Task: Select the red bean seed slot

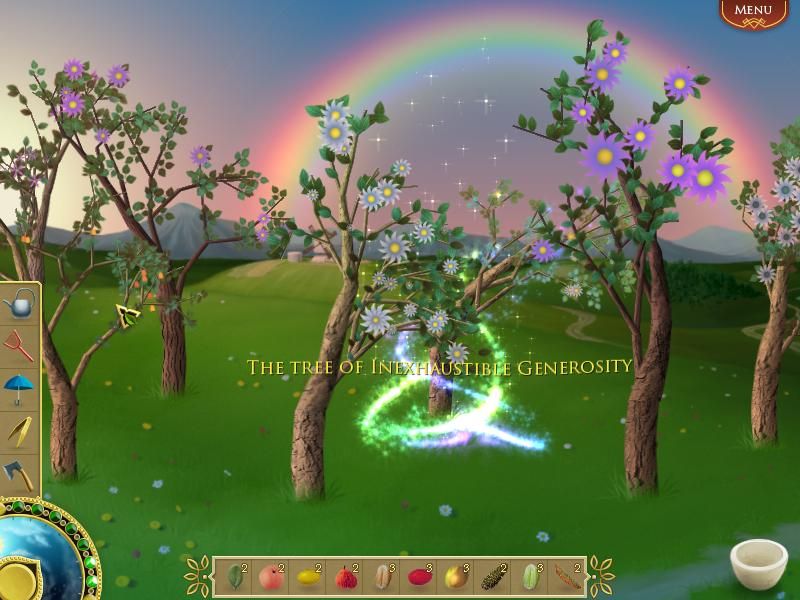Action: 418,577
